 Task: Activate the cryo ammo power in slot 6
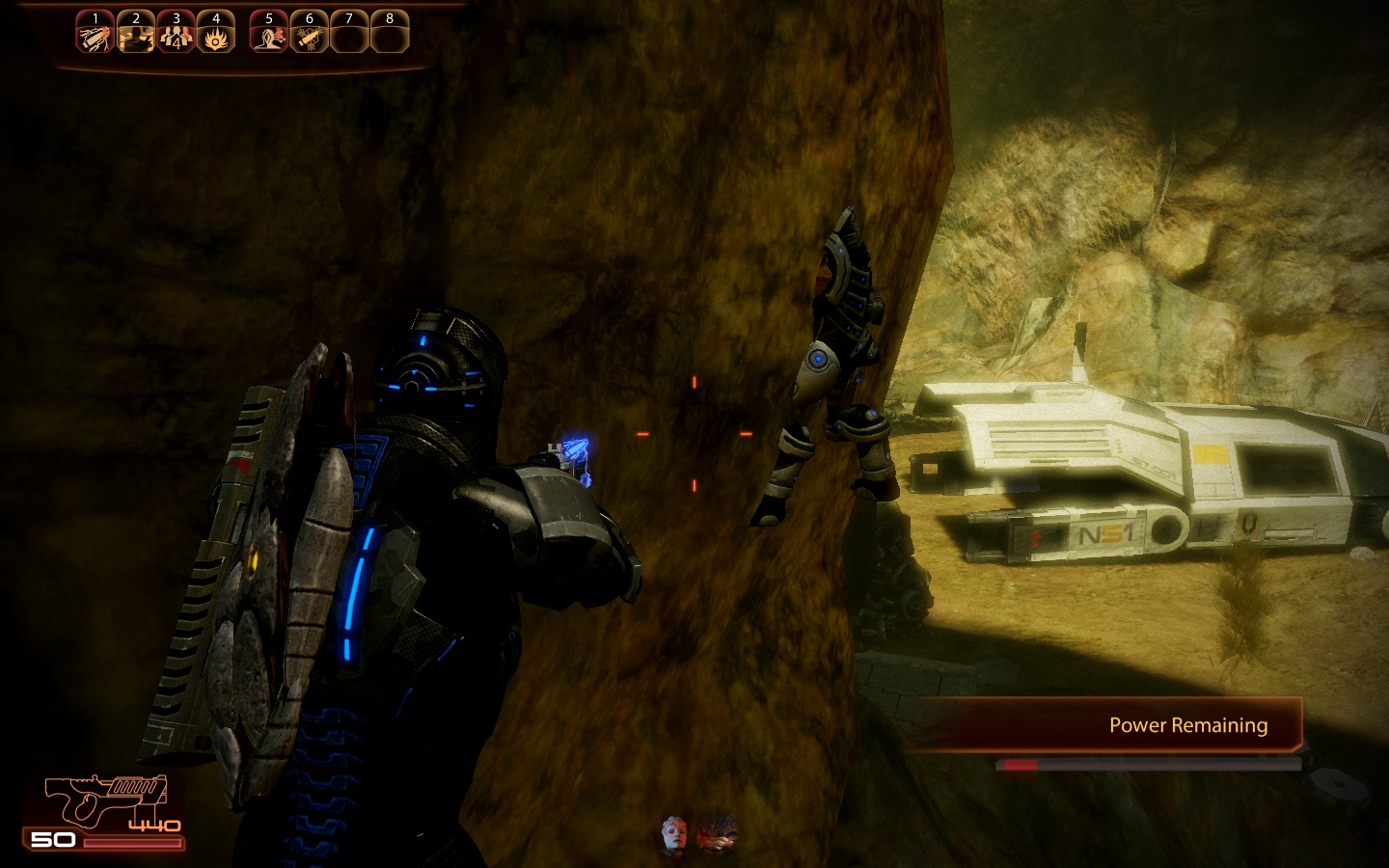click(309, 37)
